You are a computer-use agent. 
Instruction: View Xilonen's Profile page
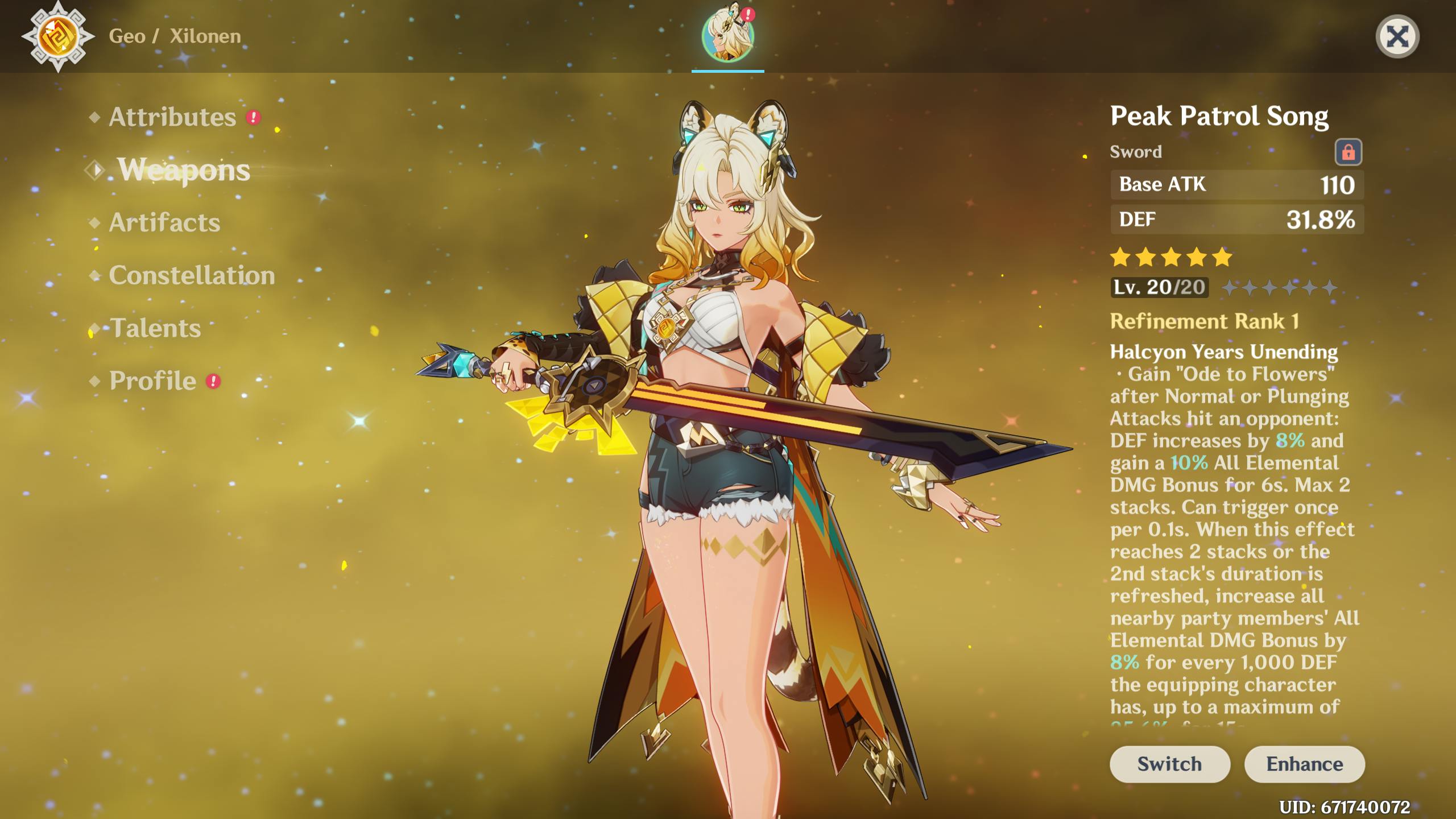point(152,381)
